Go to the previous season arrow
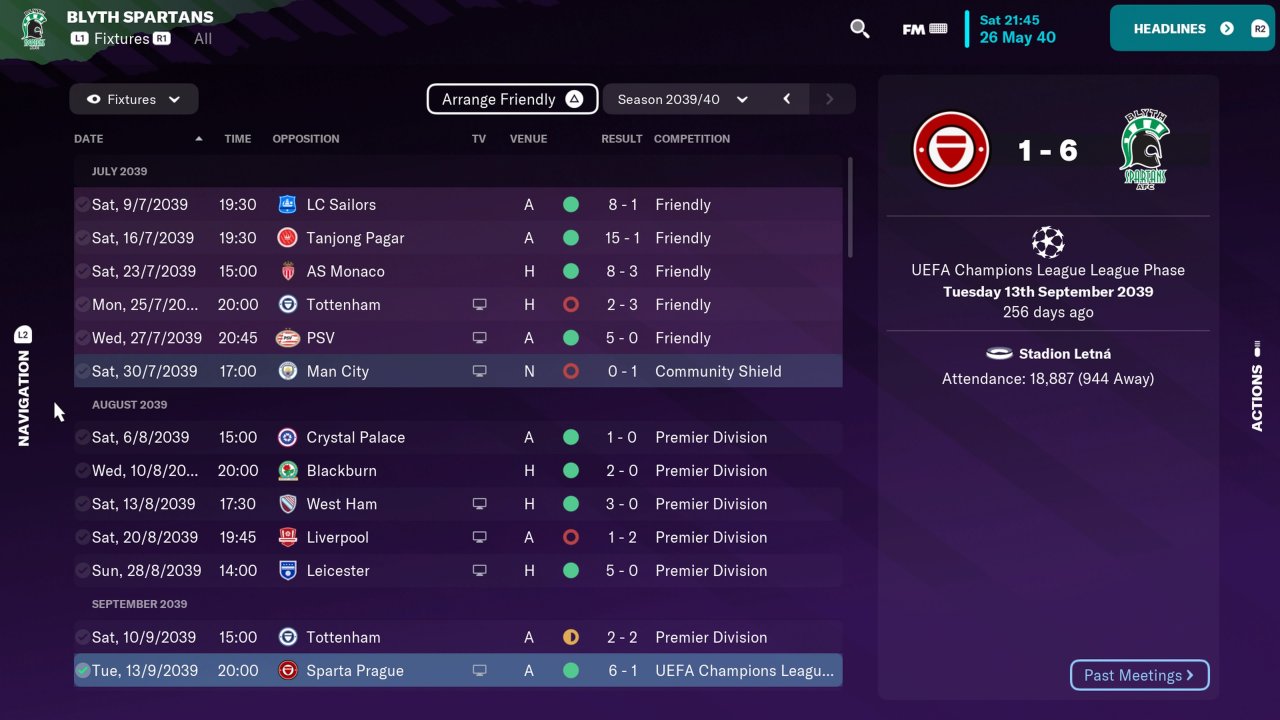Image resolution: width=1280 pixels, height=720 pixels. pos(787,99)
